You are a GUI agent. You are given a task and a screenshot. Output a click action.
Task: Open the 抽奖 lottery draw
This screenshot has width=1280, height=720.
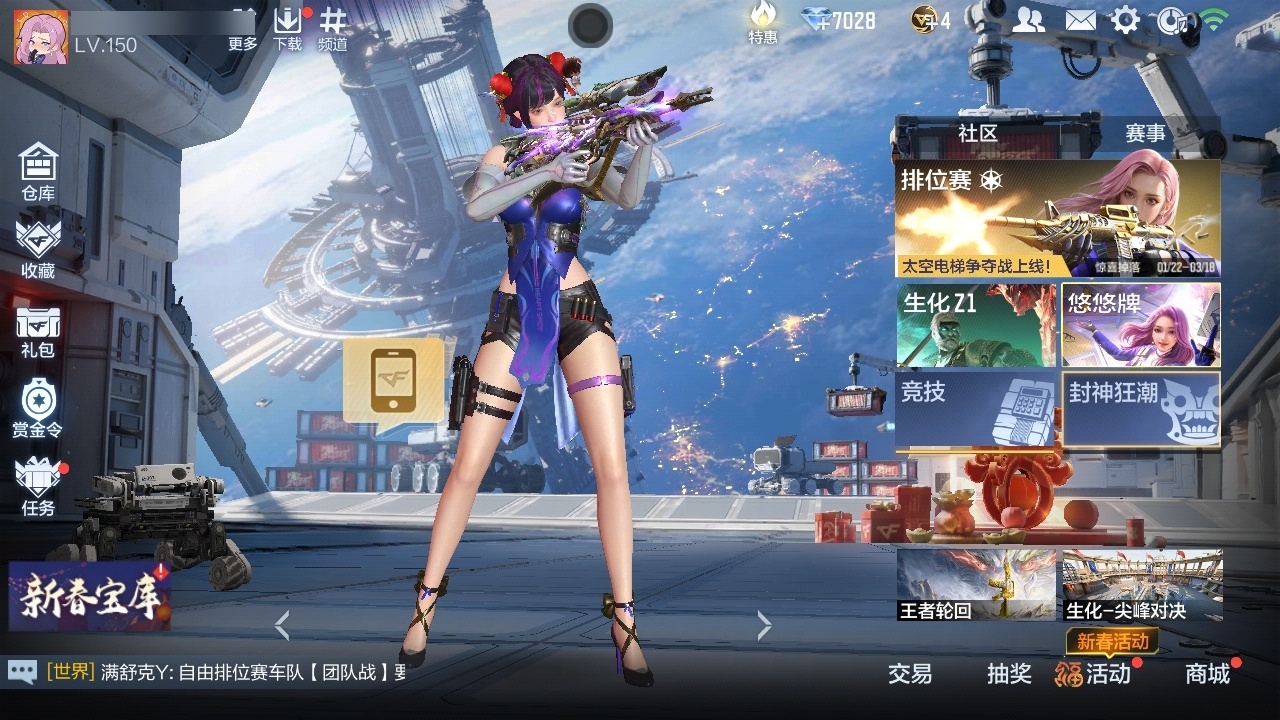[1009, 674]
